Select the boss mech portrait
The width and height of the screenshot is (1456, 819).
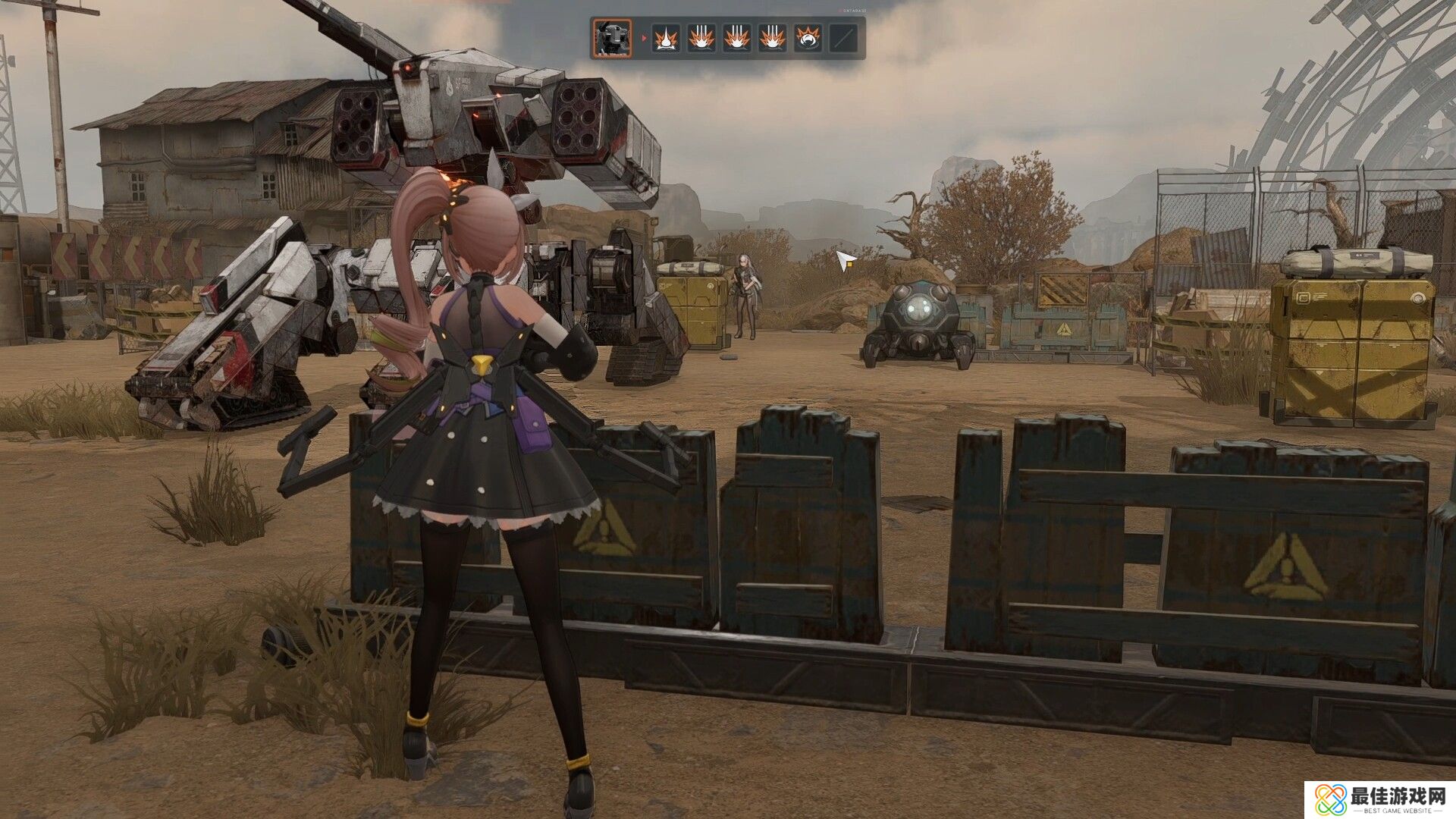[612, 38]
